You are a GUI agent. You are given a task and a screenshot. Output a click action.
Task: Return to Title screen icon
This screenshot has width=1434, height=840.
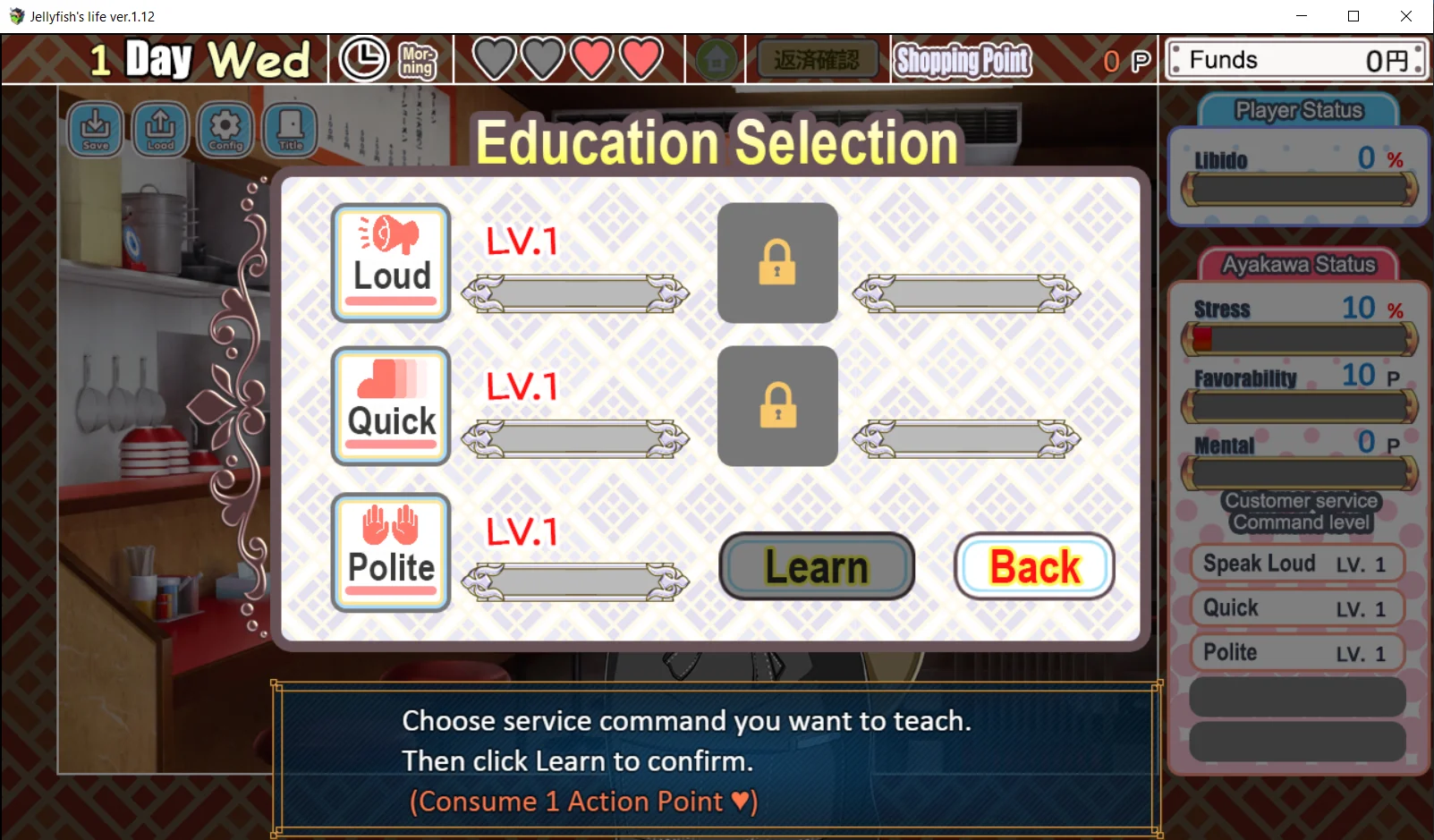pos(291,129)
